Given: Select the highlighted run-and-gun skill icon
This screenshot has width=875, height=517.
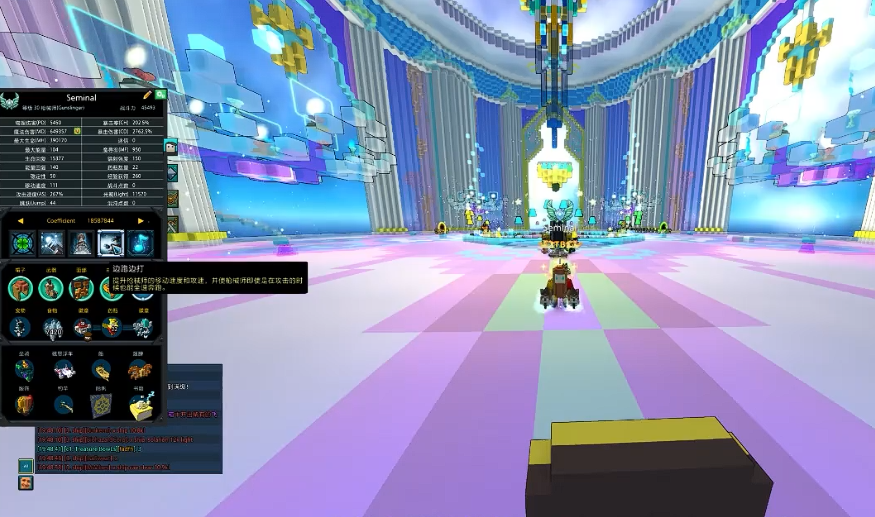Looking at the screenshot, I should click(111, 243).
